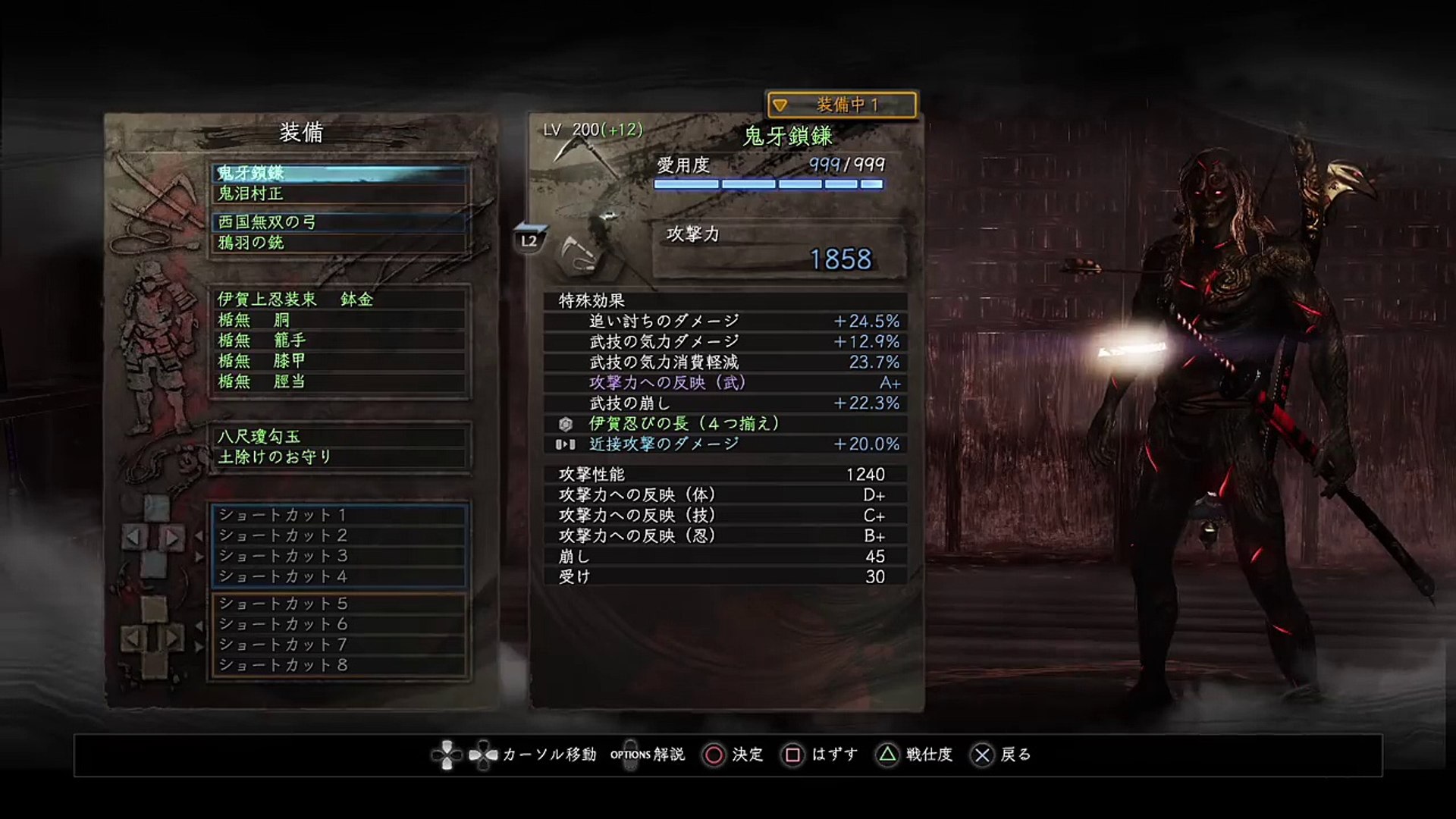Click the 近接攻撃のダメージ effect row
Image resolution: width=1456 pixels, height=819 pixels.
tap(725, 444)
